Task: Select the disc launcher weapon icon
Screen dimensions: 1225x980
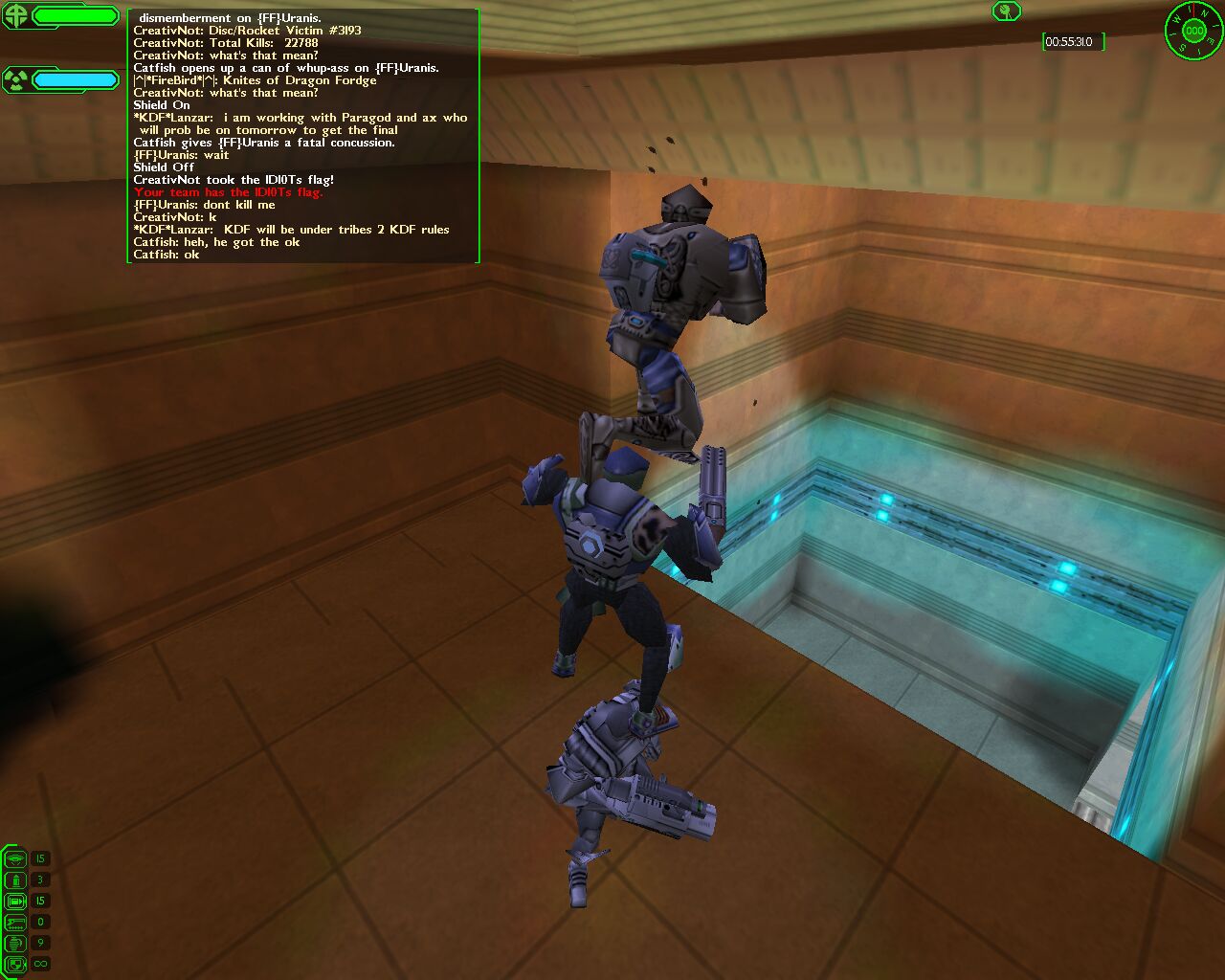Action: [x=15, y=858]
